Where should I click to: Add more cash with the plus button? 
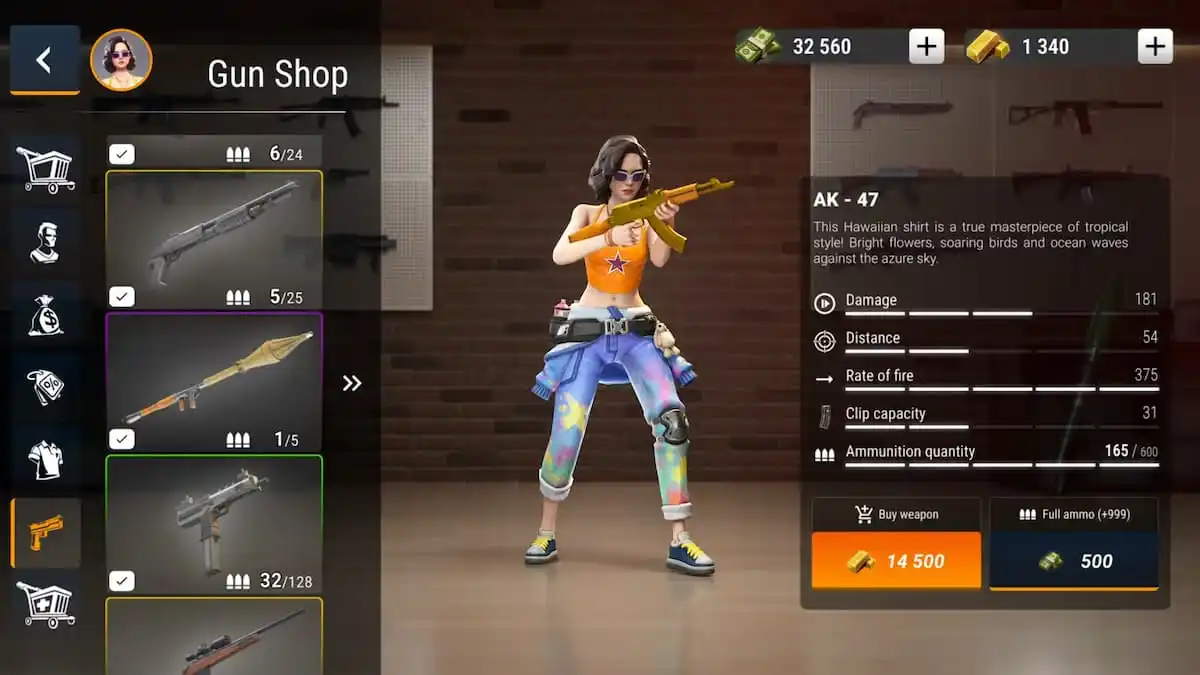pos(926,46)
